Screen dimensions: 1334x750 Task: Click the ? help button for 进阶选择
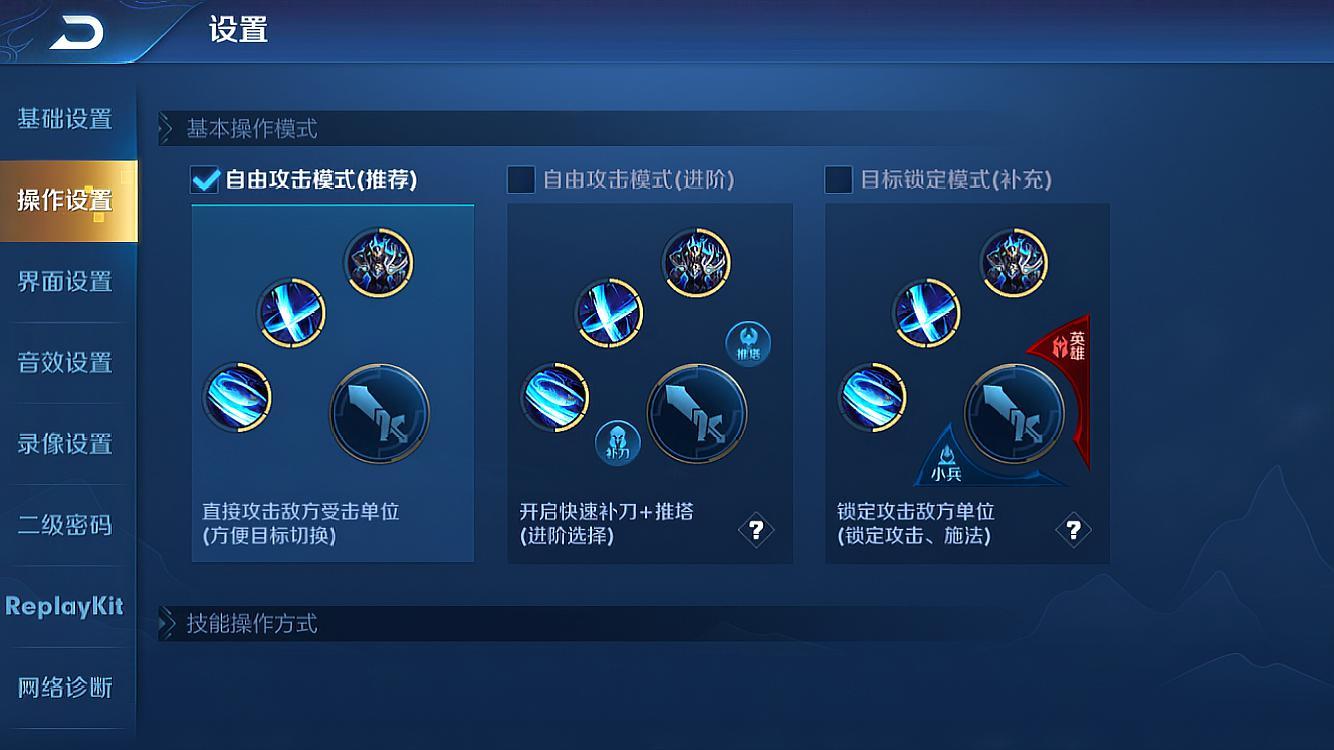pos(756,528)
